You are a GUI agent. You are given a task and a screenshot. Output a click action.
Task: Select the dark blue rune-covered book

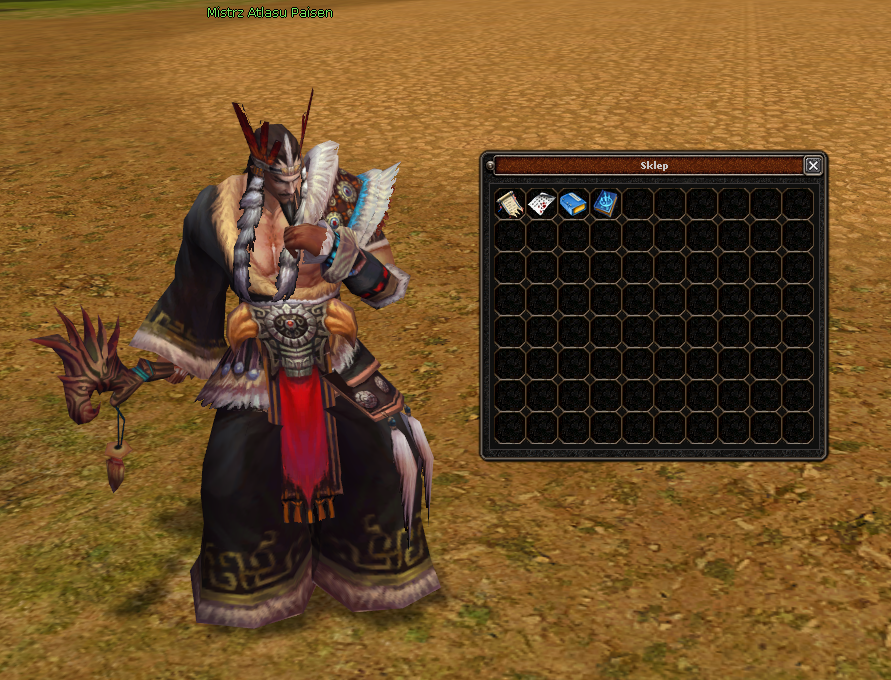pyautogui.click(x=605, y=204)
